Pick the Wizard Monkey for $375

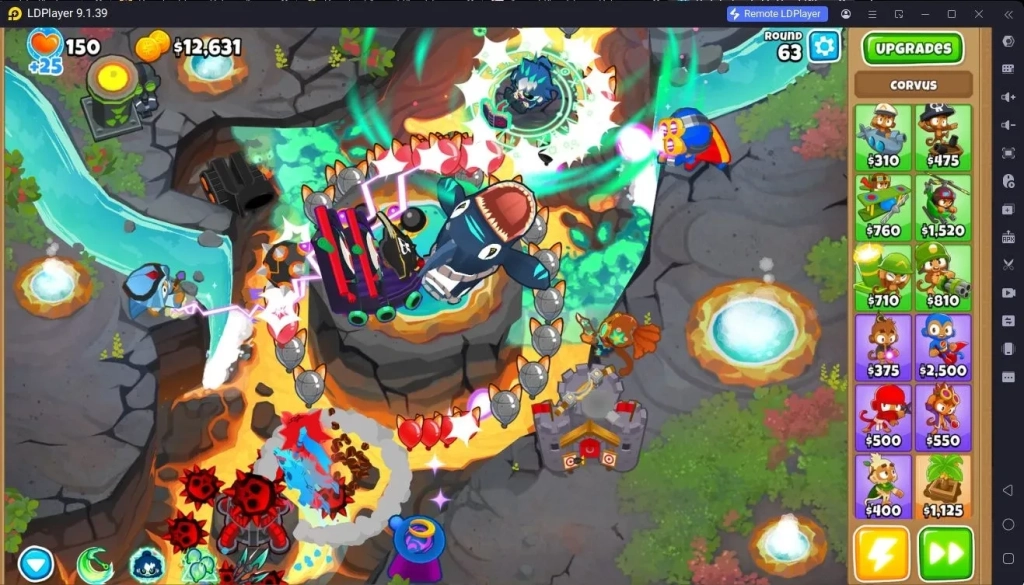(883, 347)
